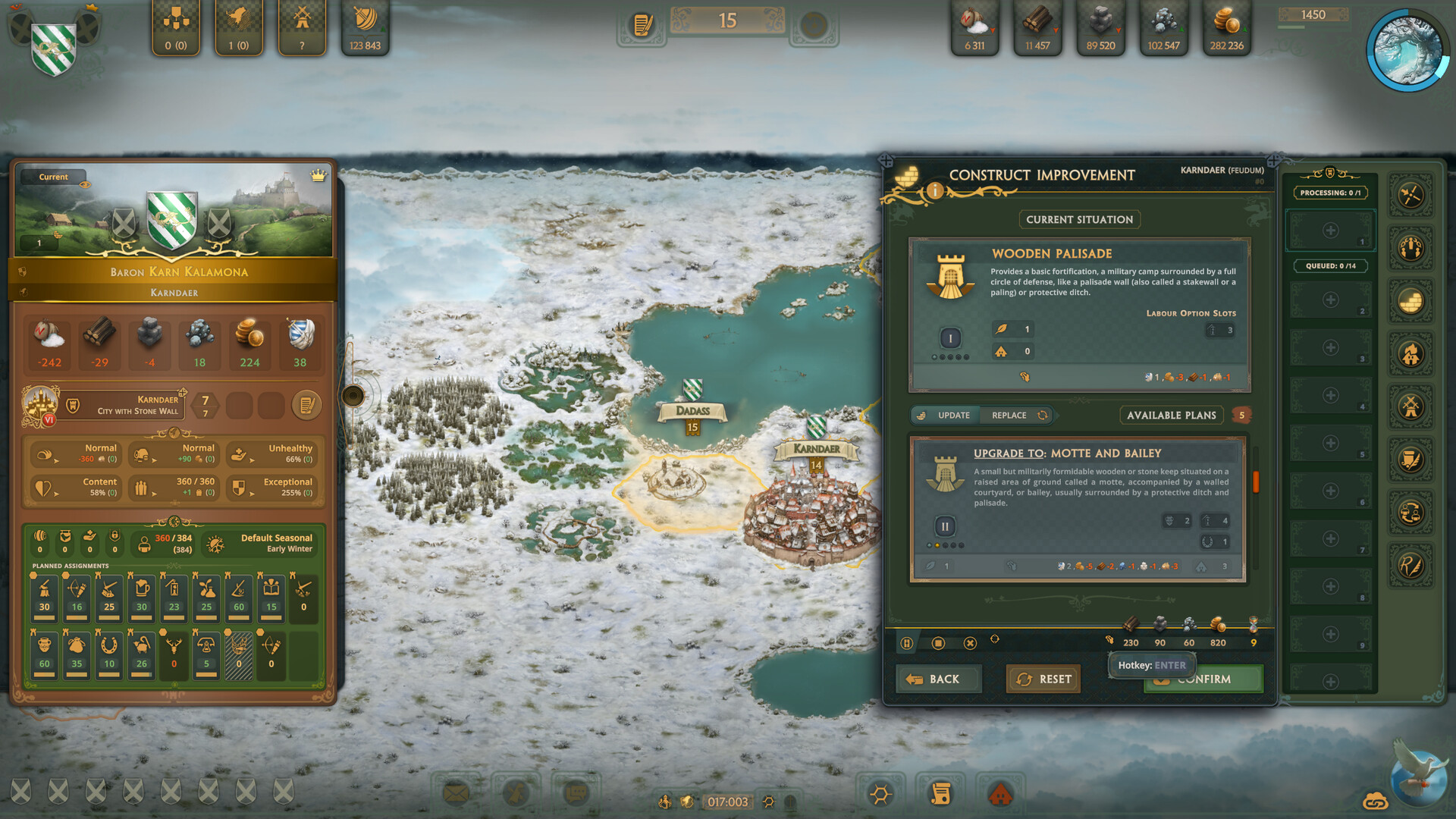
Task: Open the trade exchange icon on the right sidebar
Action: point(1411,512)
